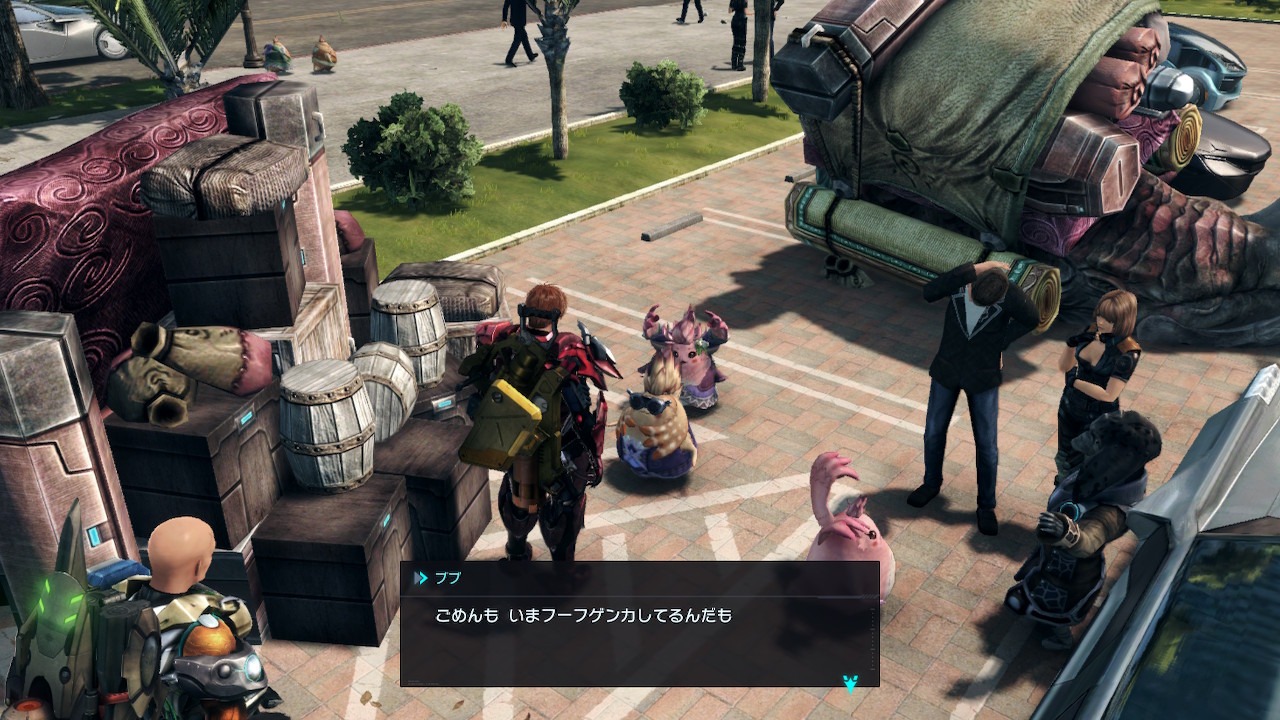
Task: Advance dialogue with the teal continue arrow
Action: (850, 683)
